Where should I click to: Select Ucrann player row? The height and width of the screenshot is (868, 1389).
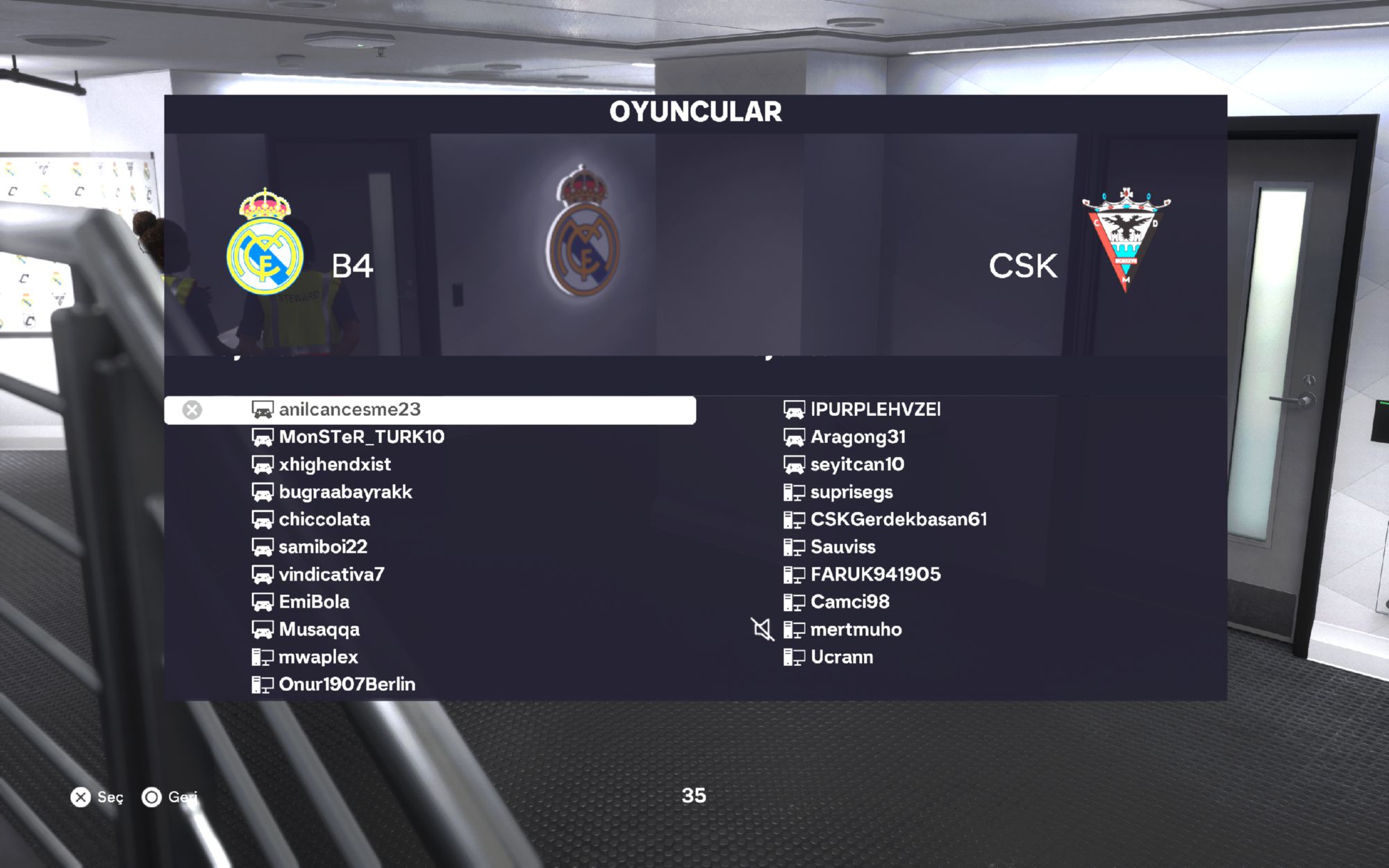tap(842, 657)
